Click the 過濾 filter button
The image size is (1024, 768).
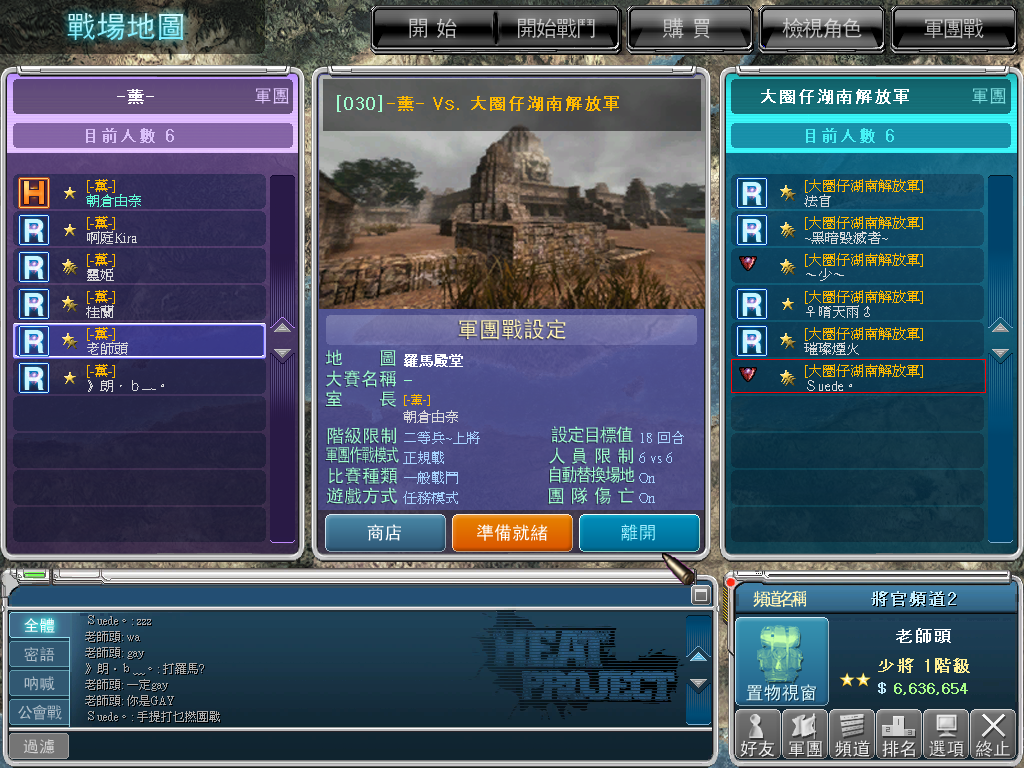point(39,746)
